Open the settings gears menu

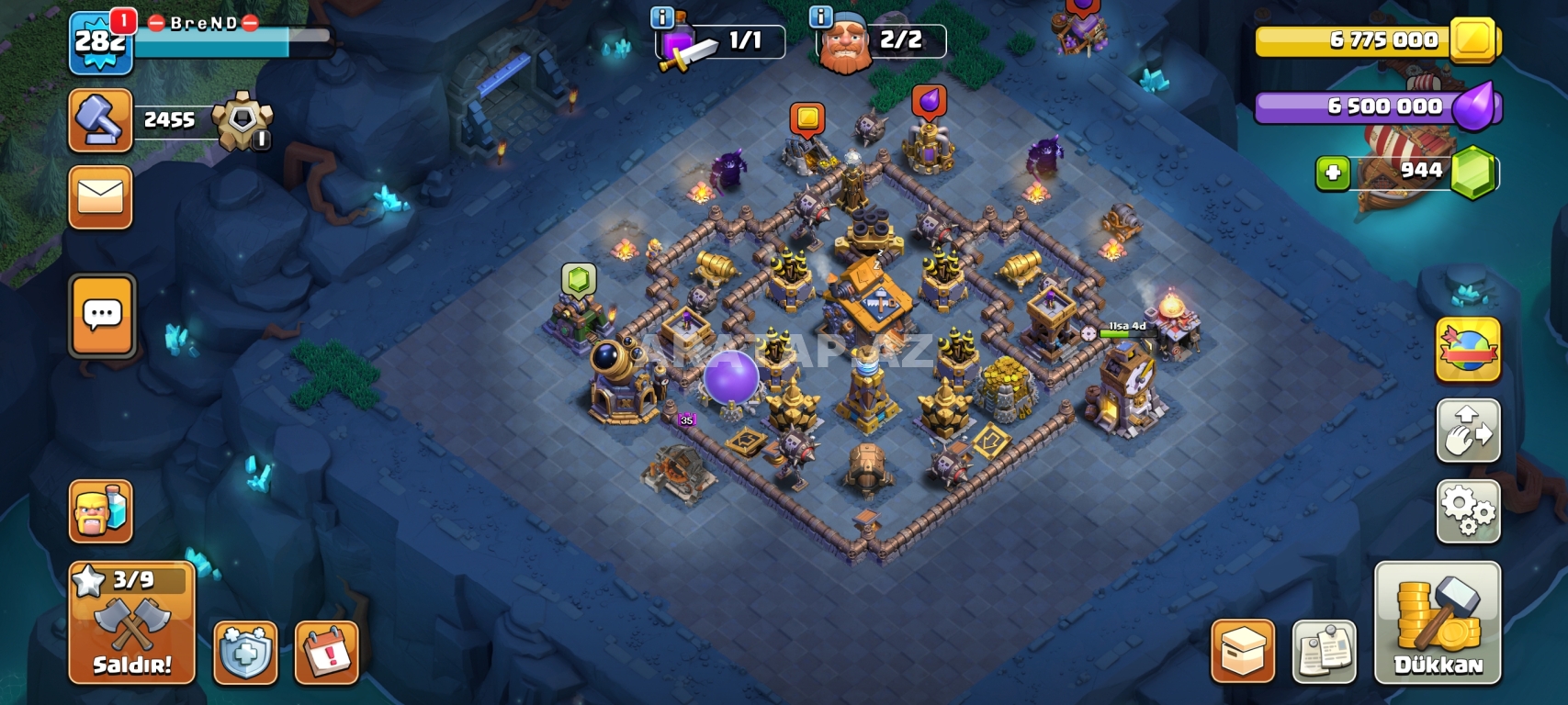tap(1468, 511)
